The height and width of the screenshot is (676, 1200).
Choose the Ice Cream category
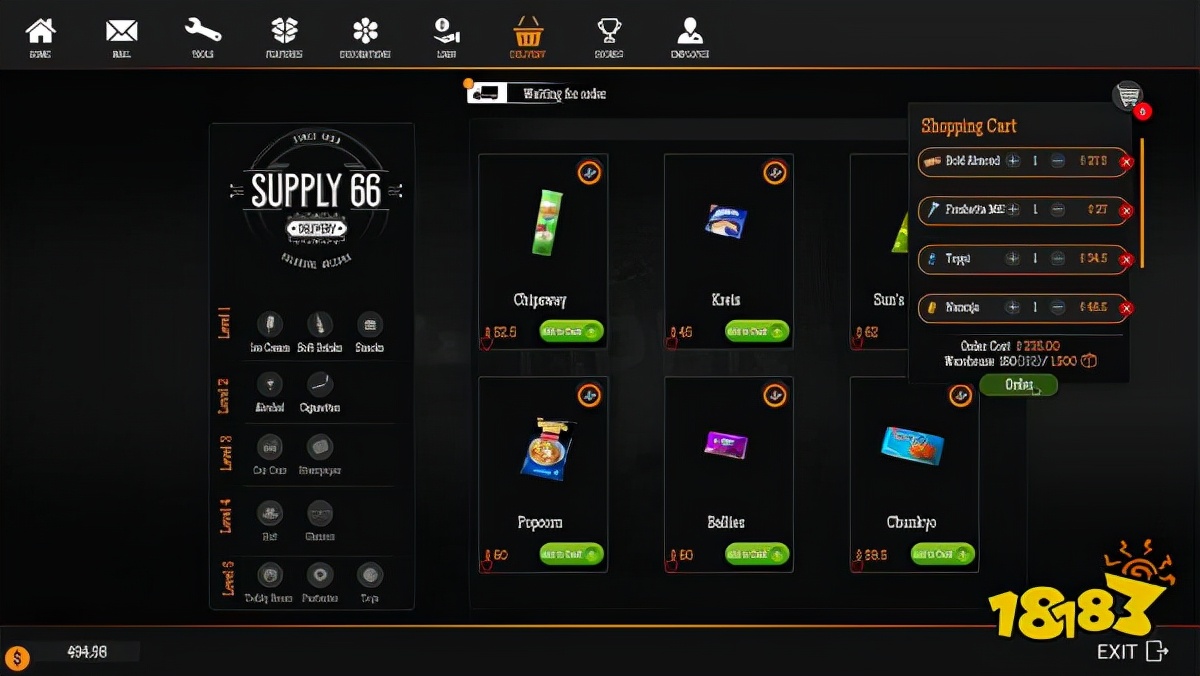(x=269, y=325)
